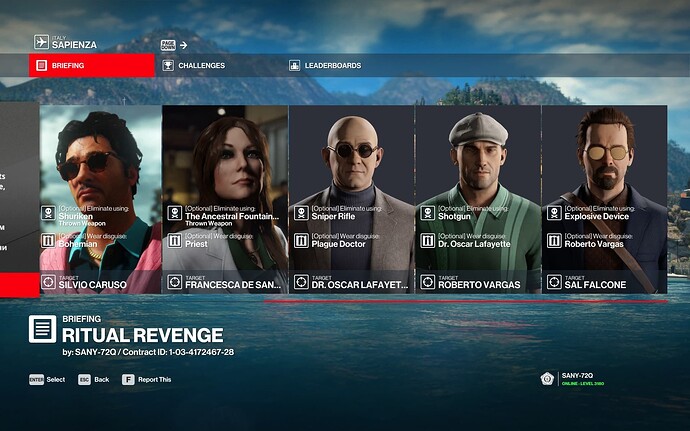690x431 pixels.
Task: Click the Sapienza location header
Action: [x=77, y=43]
